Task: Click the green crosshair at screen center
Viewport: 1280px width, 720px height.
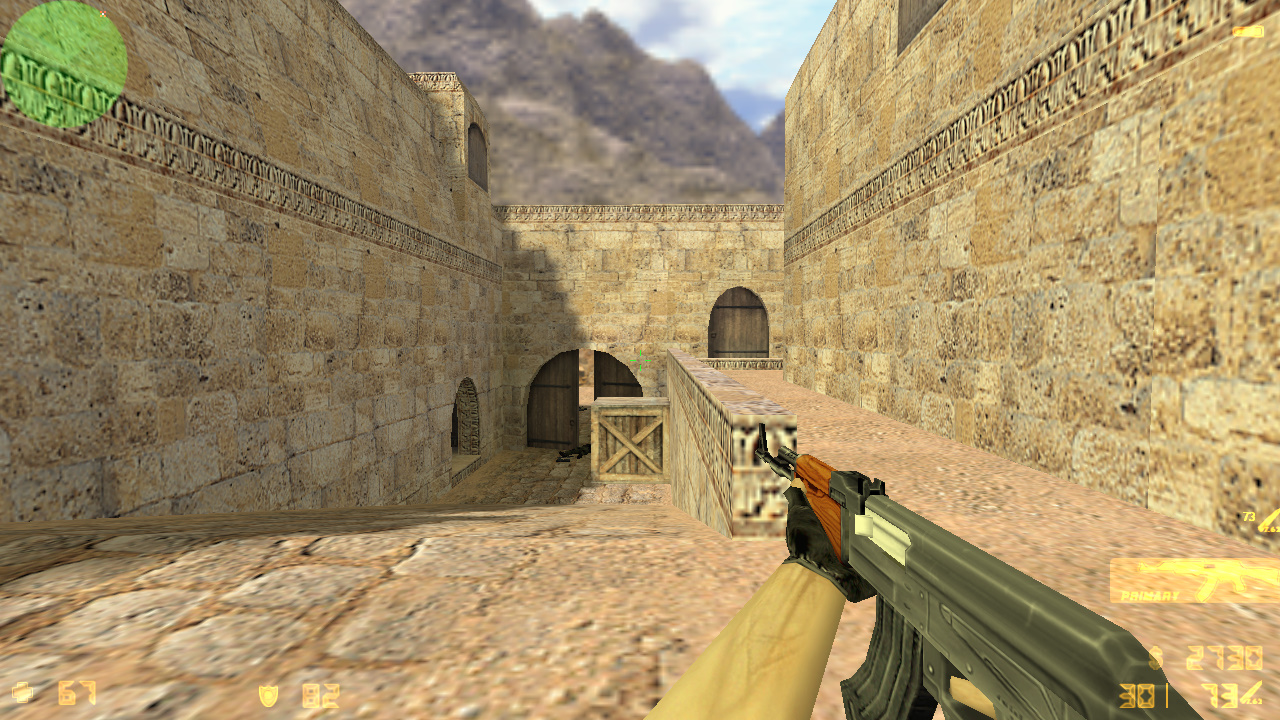Action: [639, 361]
